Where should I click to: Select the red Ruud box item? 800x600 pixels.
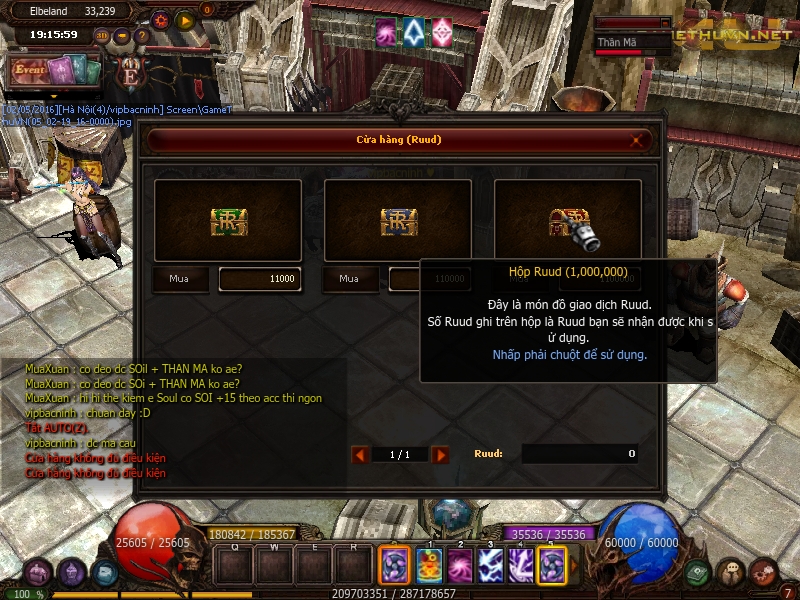(567, 220)
